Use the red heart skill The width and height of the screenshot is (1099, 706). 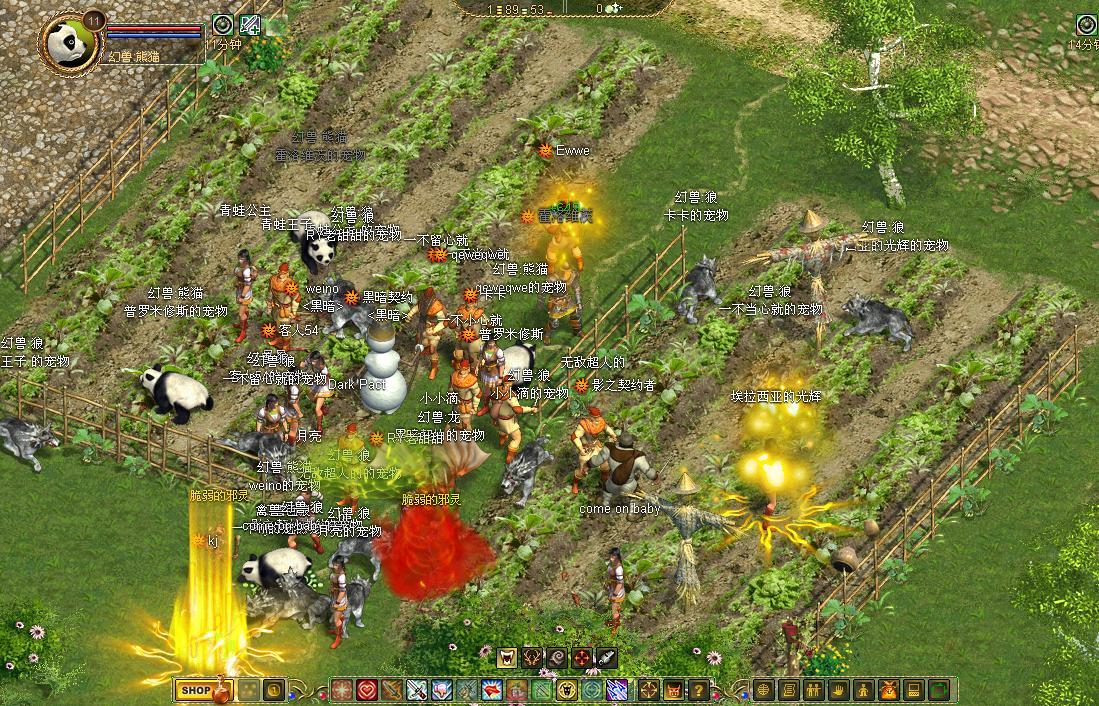point(367,690)
